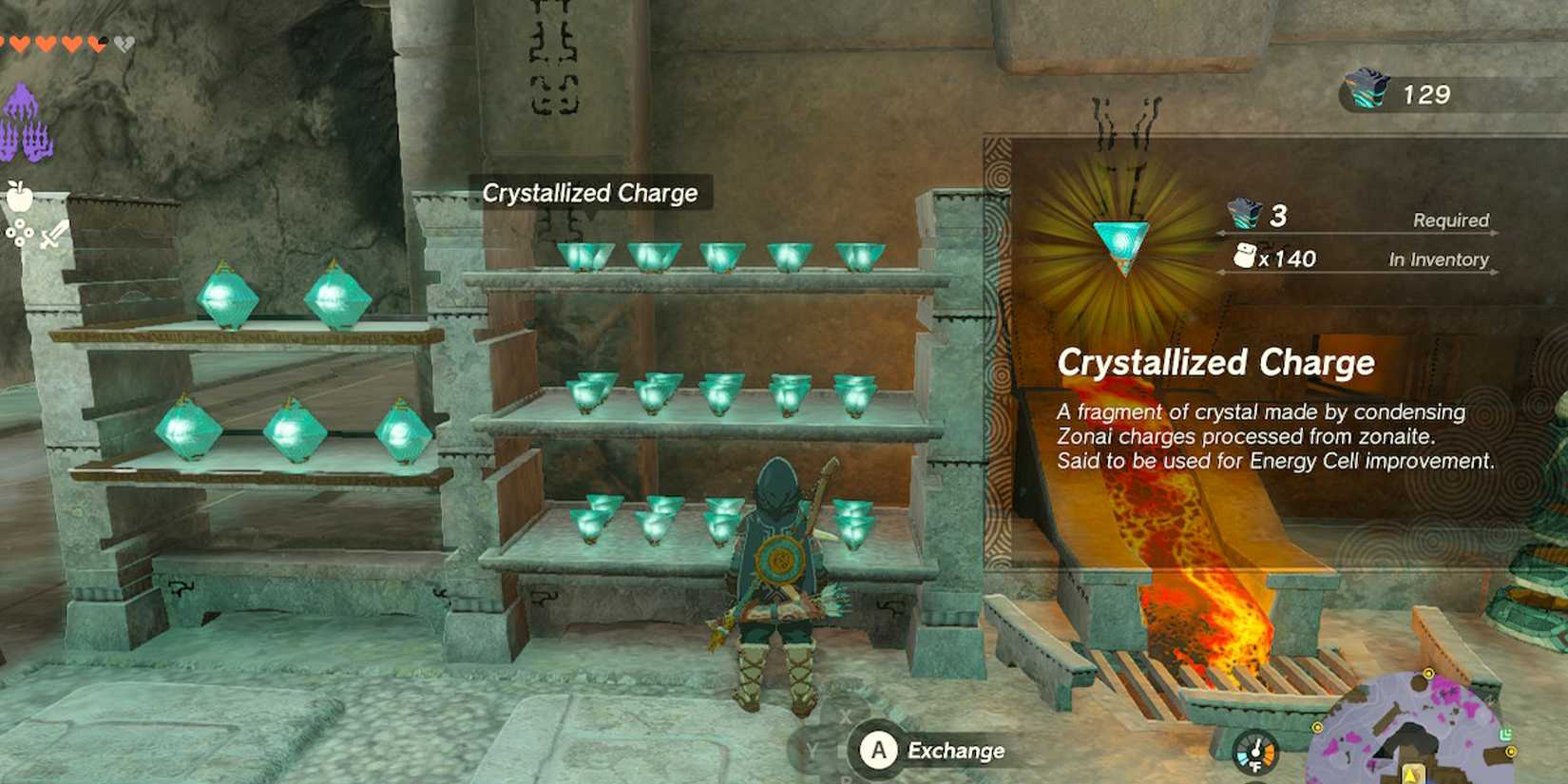Click the Y button prompt on the lower left
Image resolution: width=1568 pixels, height=784 pixels.
pyautogui.click(x=811, y=748)
